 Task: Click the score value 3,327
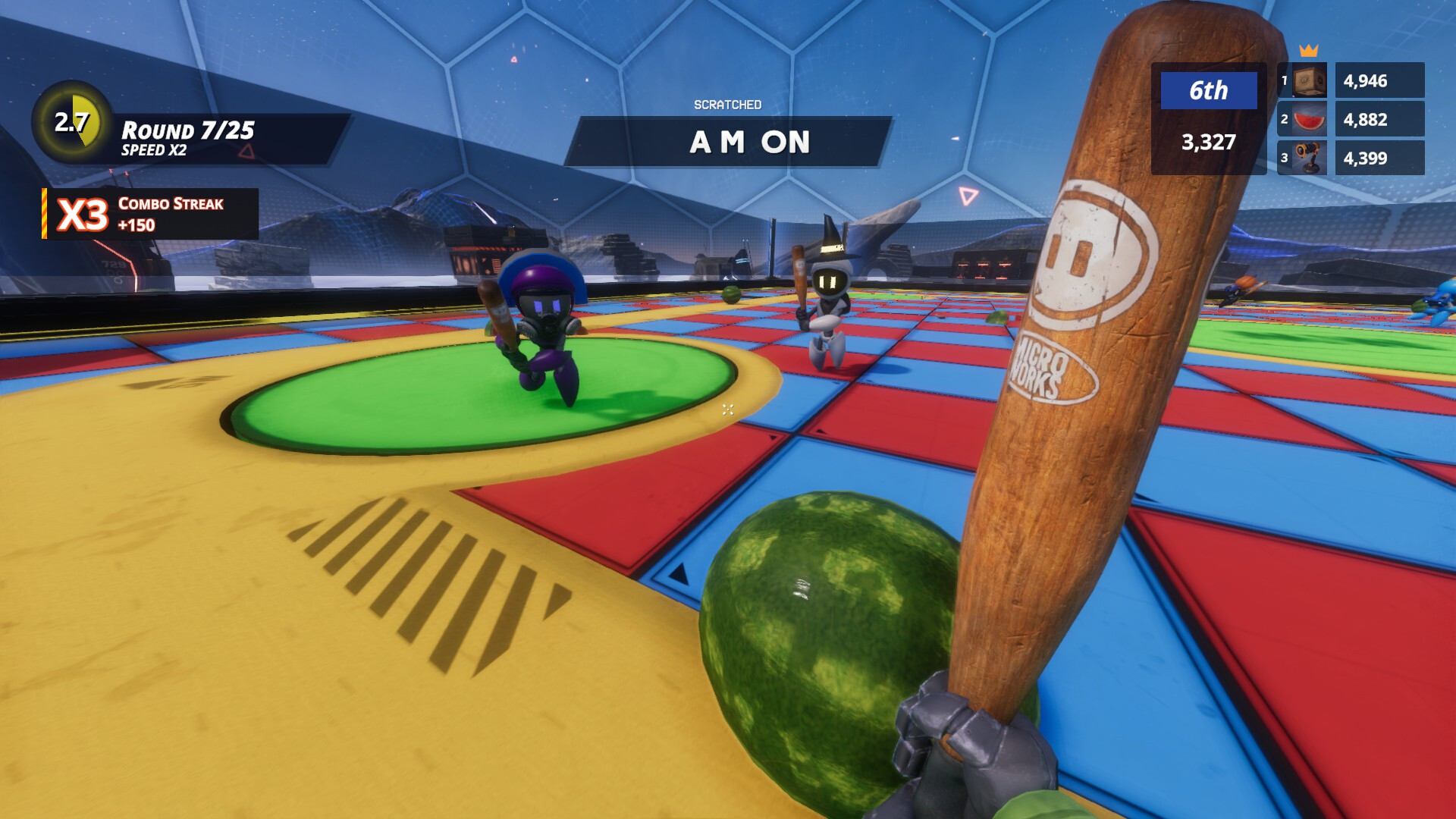coord(1208,142)
